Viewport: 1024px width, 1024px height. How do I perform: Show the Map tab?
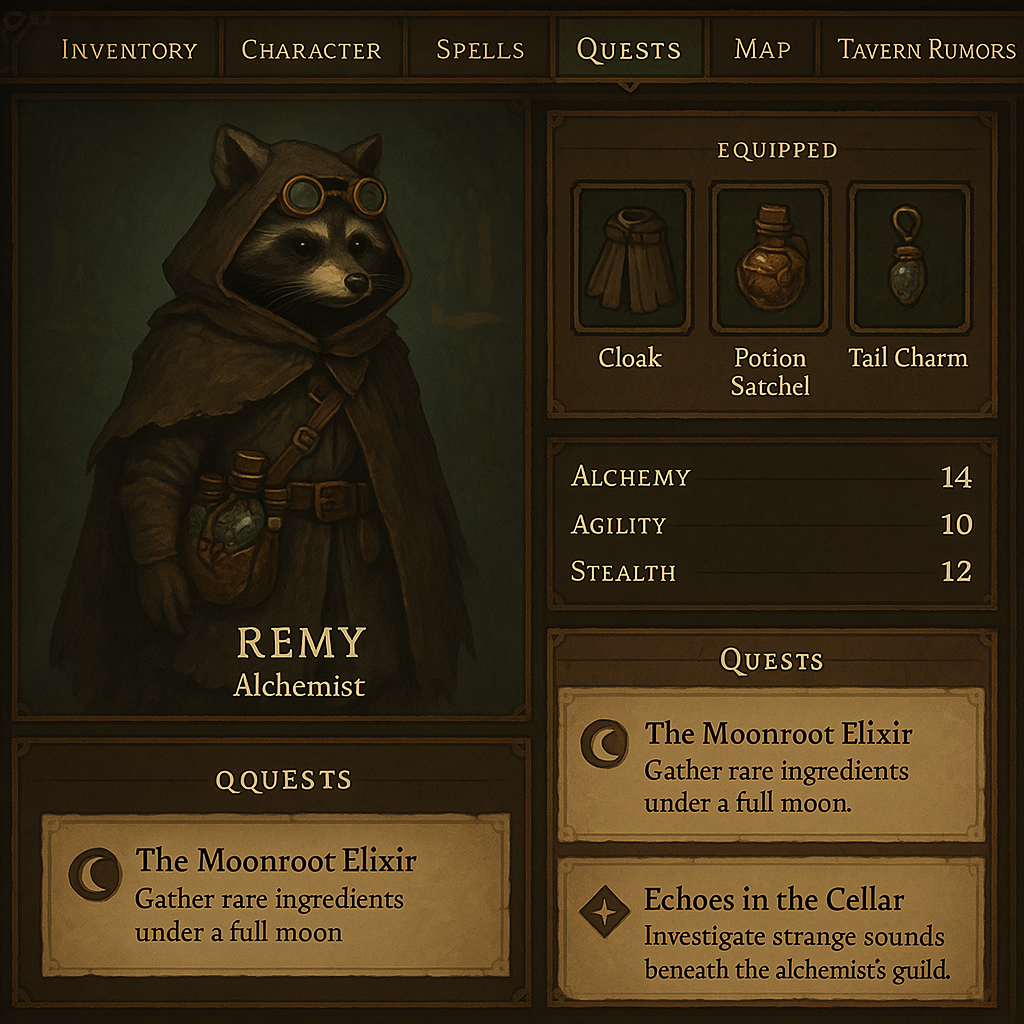pos(762,49)
